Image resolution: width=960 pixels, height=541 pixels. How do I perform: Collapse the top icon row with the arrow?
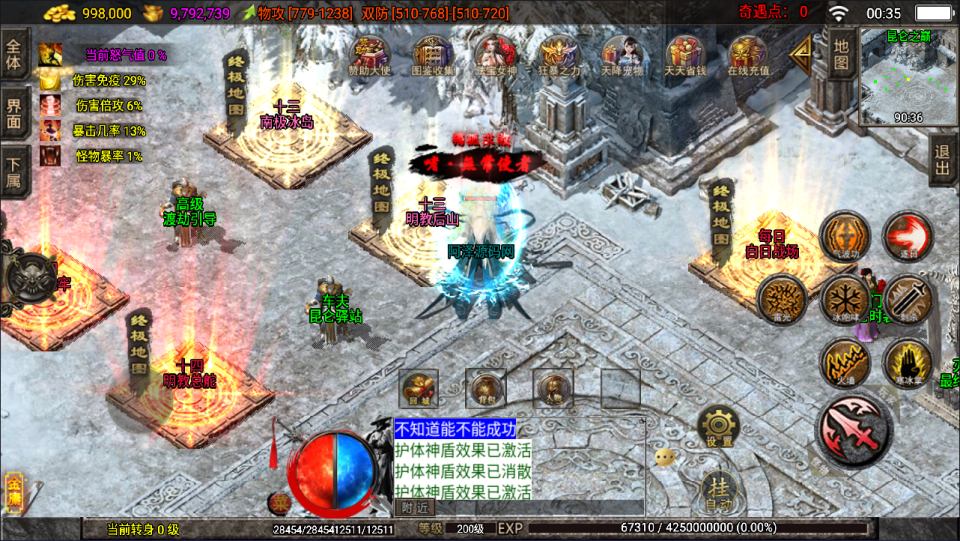point(802,56)
